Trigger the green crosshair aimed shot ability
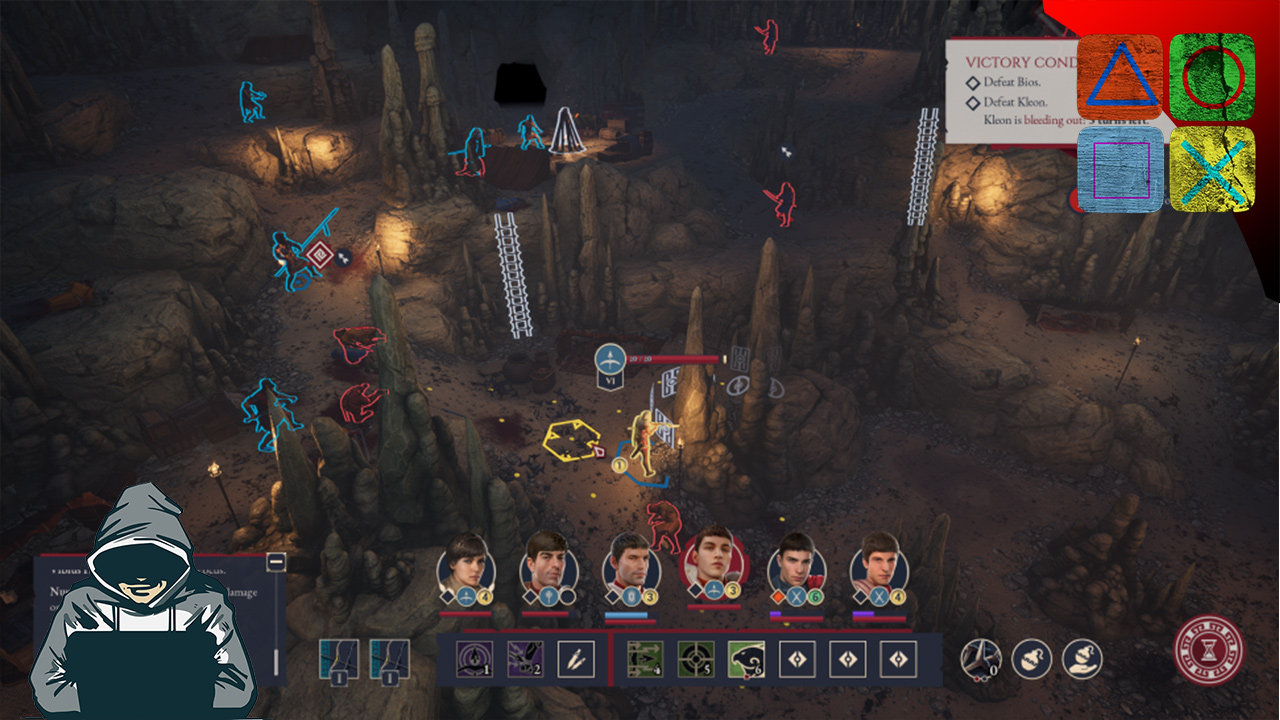The image size is (1280, 720). tap(696, 659)
